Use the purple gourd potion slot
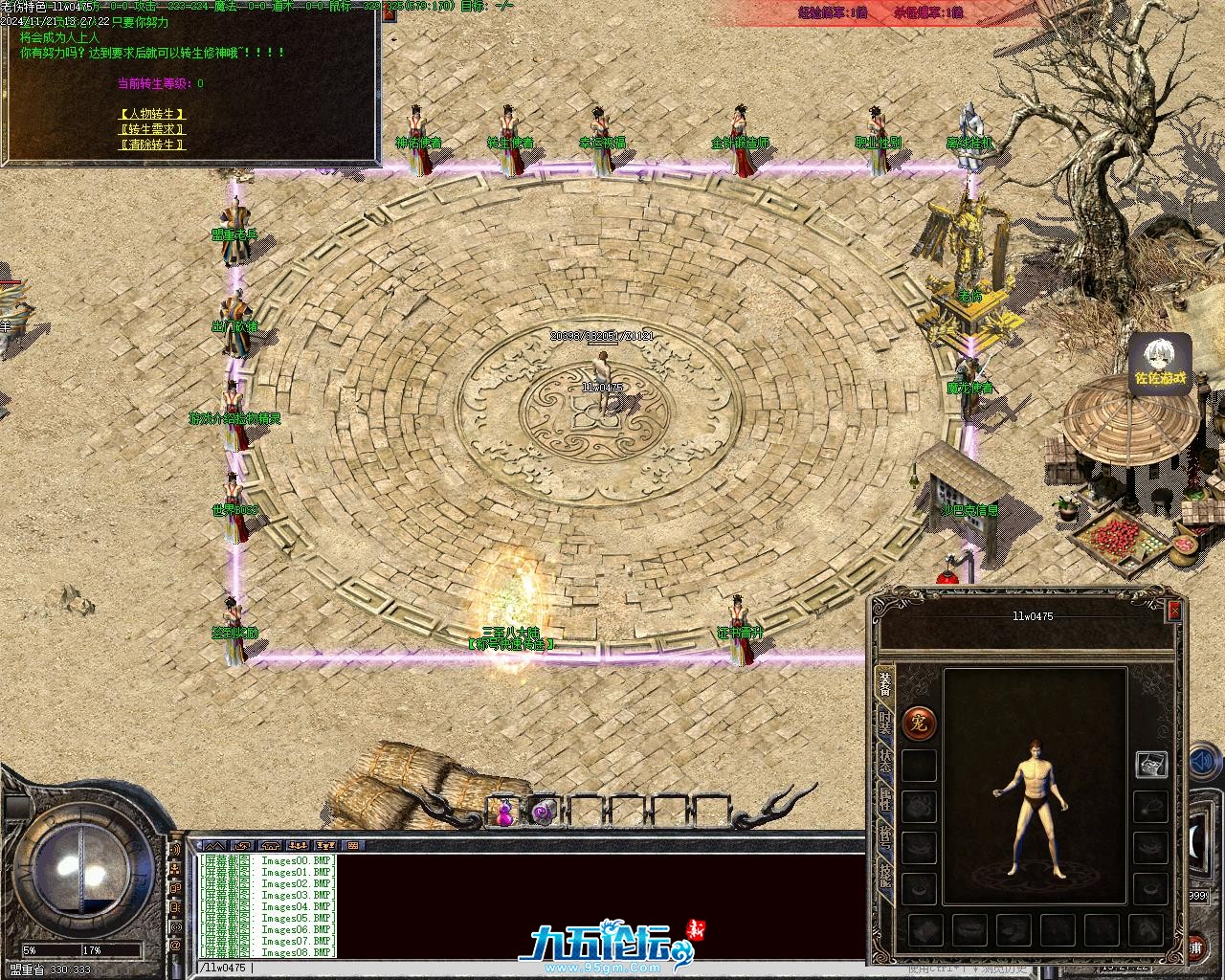1225x980 pixels. 504,813
